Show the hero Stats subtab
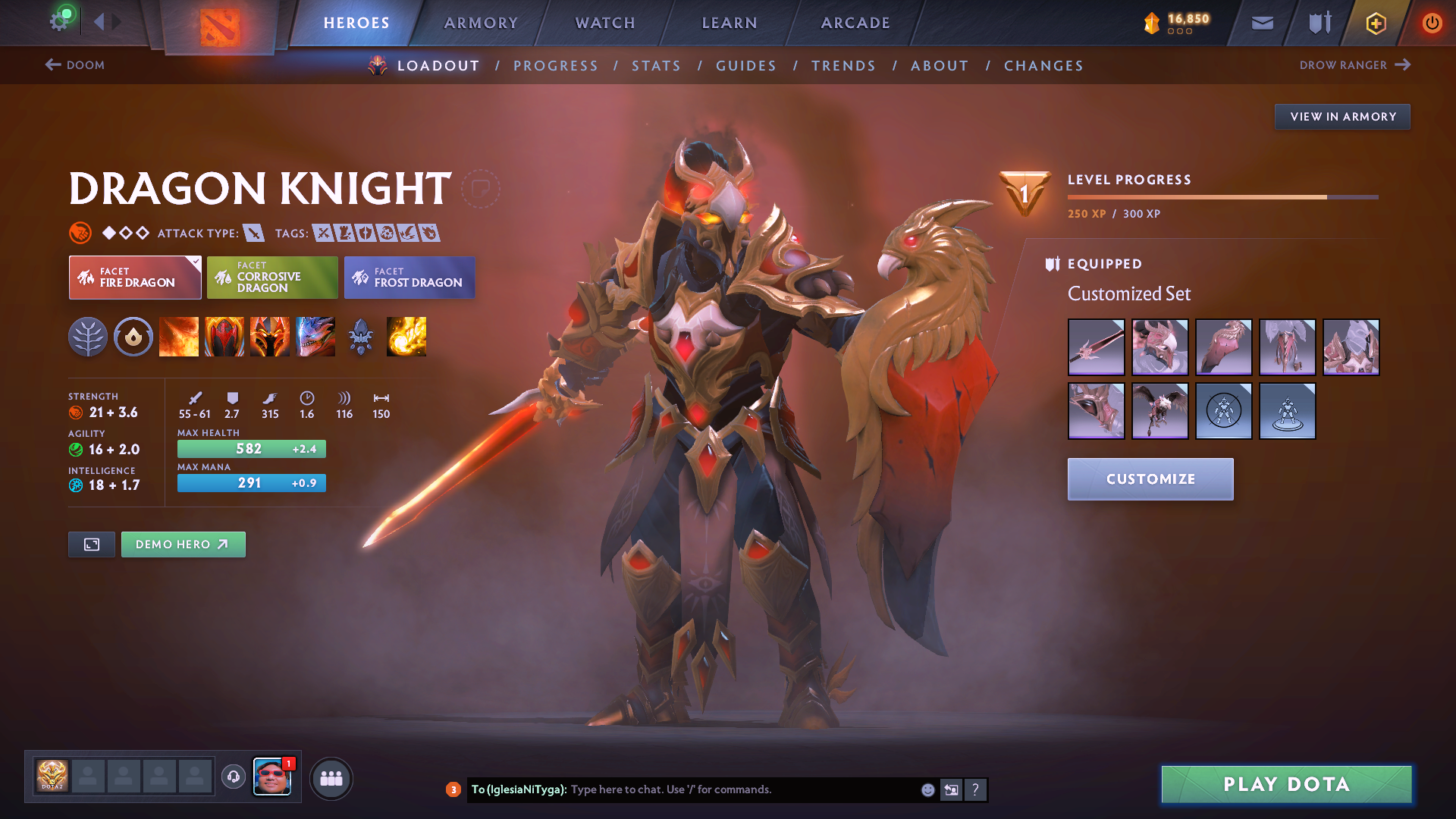The image size is (1456, 819). click(x=656, y=66)
